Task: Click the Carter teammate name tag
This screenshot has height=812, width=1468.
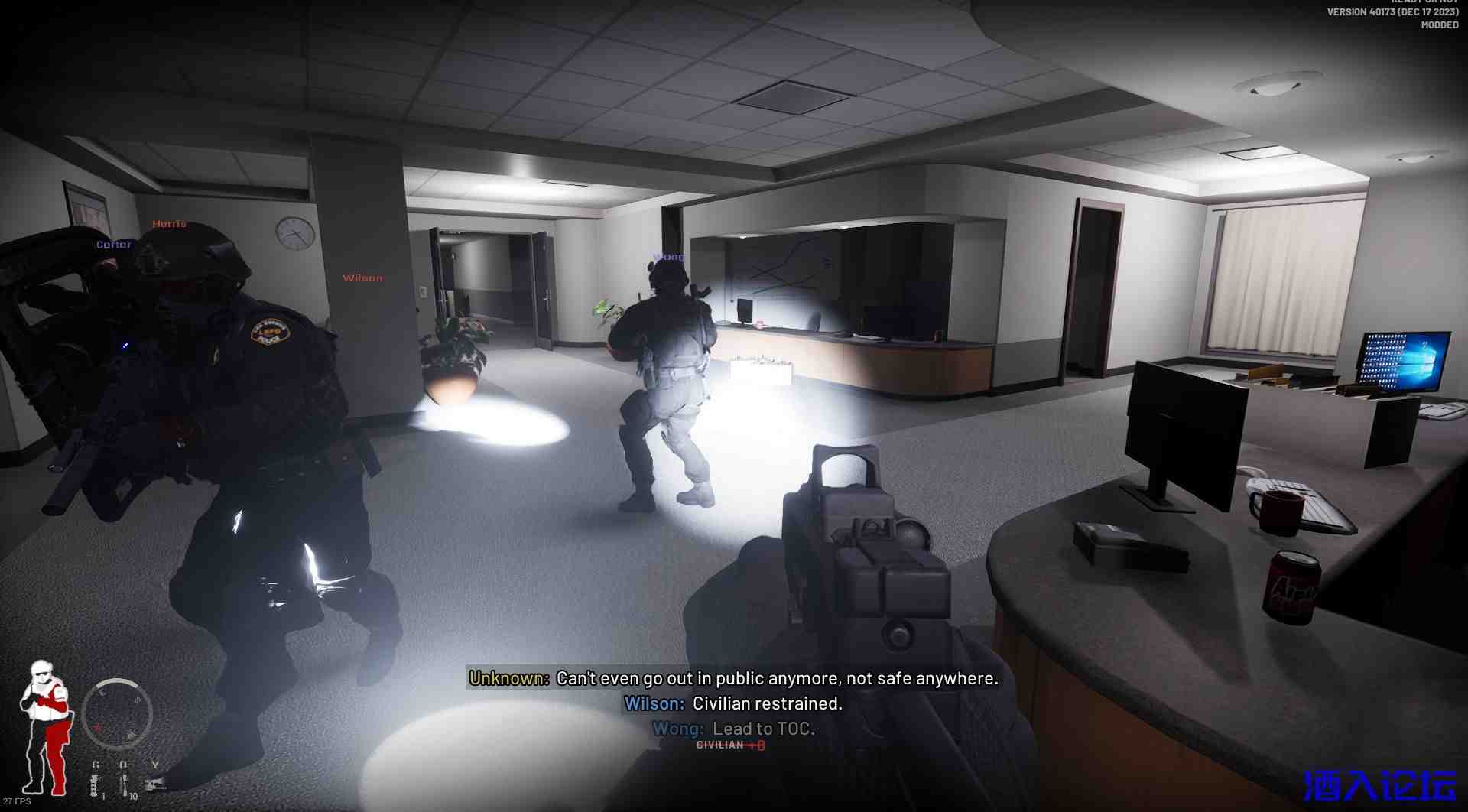Action: pos(114,245)
